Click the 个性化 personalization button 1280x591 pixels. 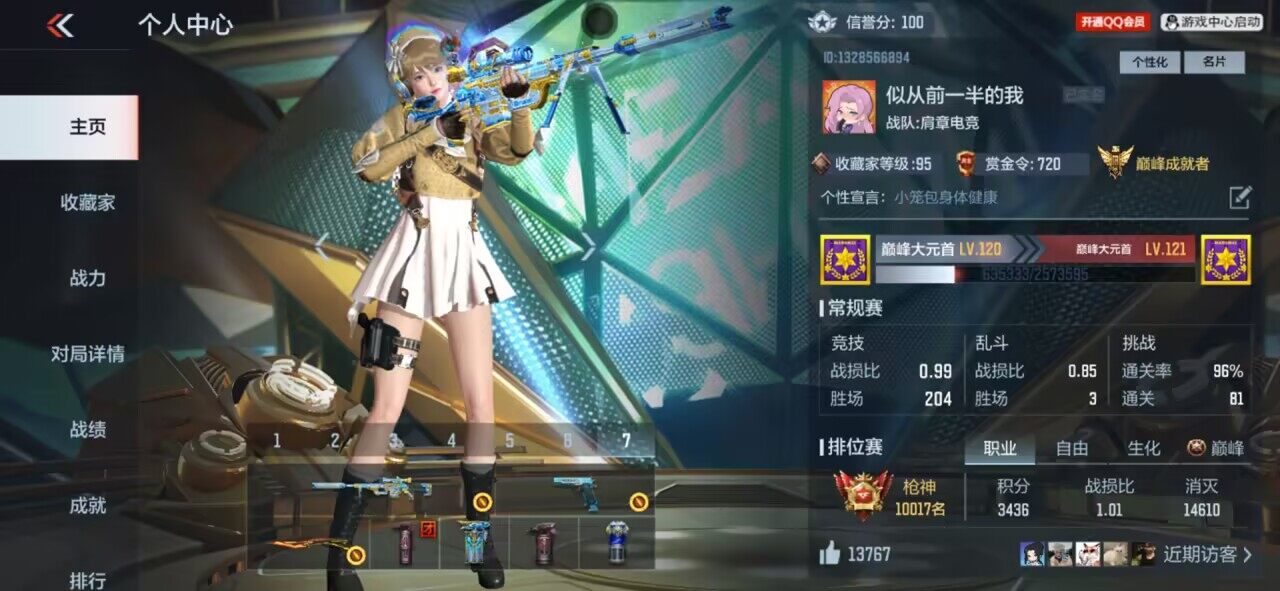pos(1149,62)
